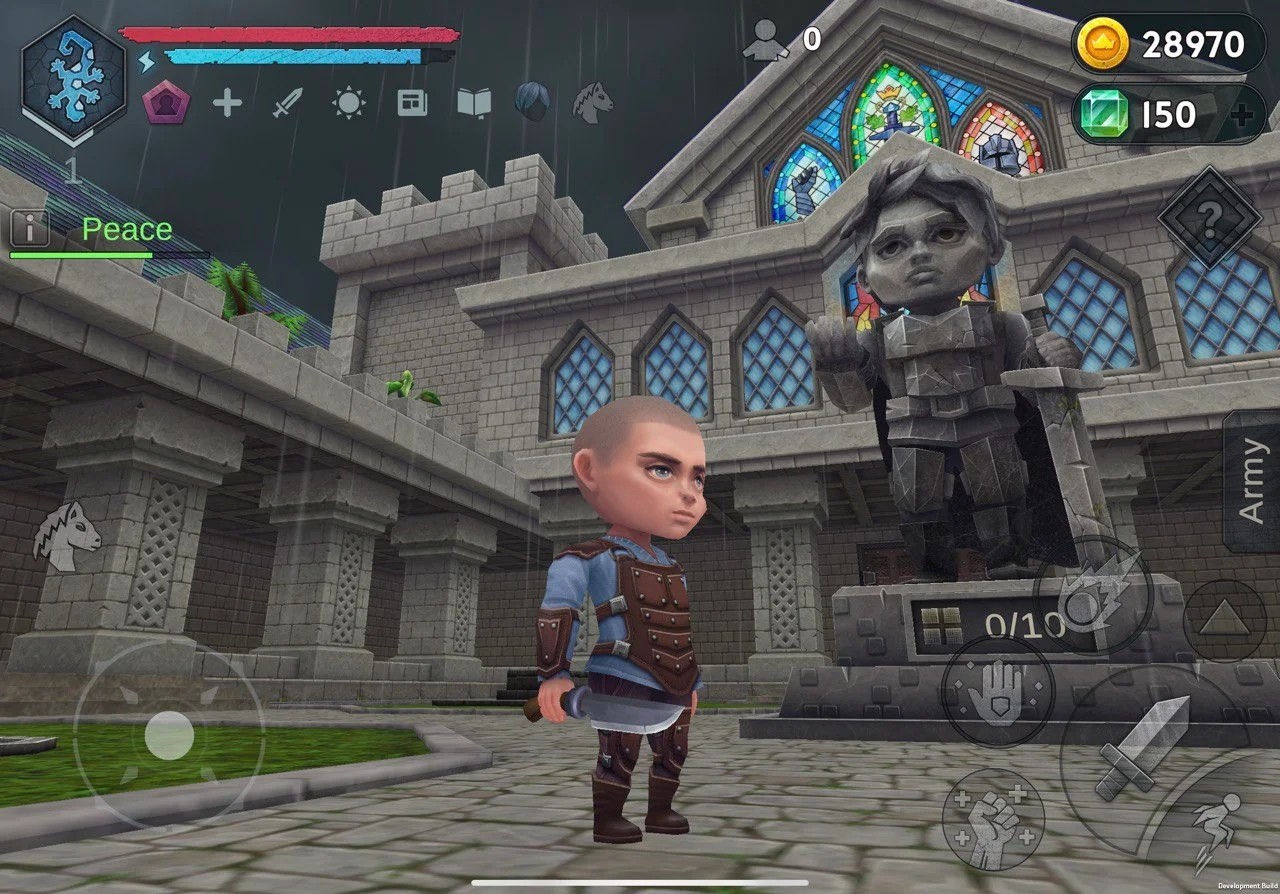Select the horse head icon in the top toolbar

pyautogui.click(x=592, y=102)
